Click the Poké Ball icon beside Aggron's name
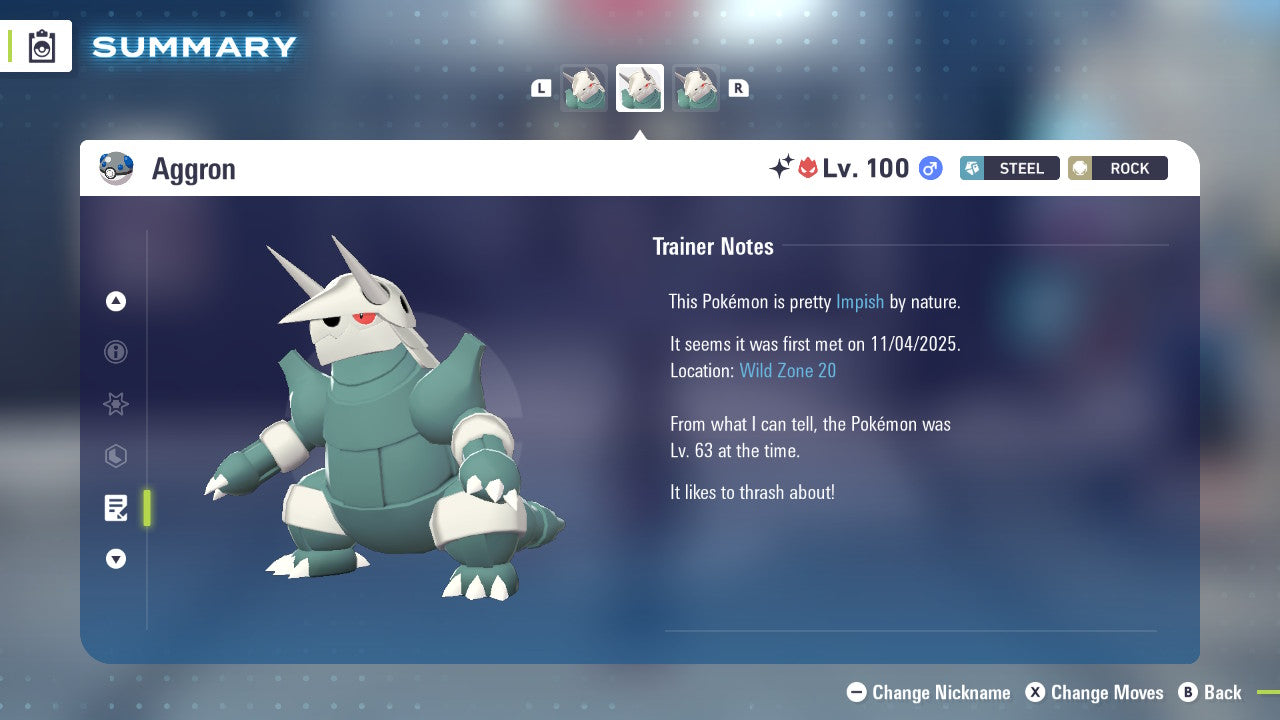This screenshot has width=1280, height=720. tap(117, 168)
